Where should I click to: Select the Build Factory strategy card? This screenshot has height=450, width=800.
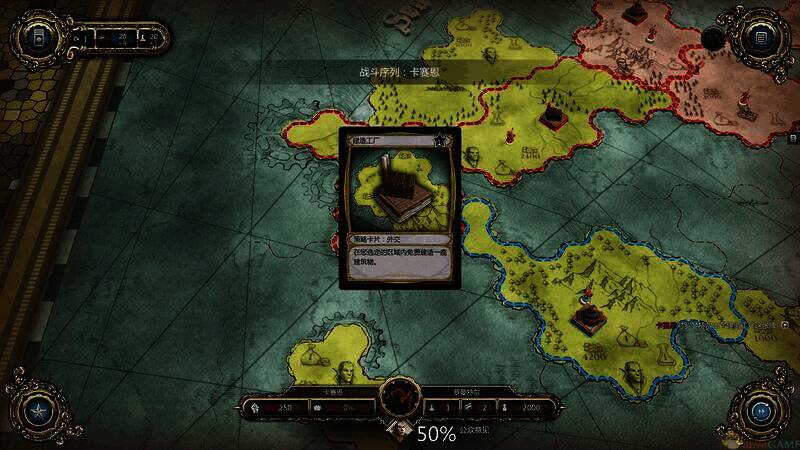[x=399, y=207]
